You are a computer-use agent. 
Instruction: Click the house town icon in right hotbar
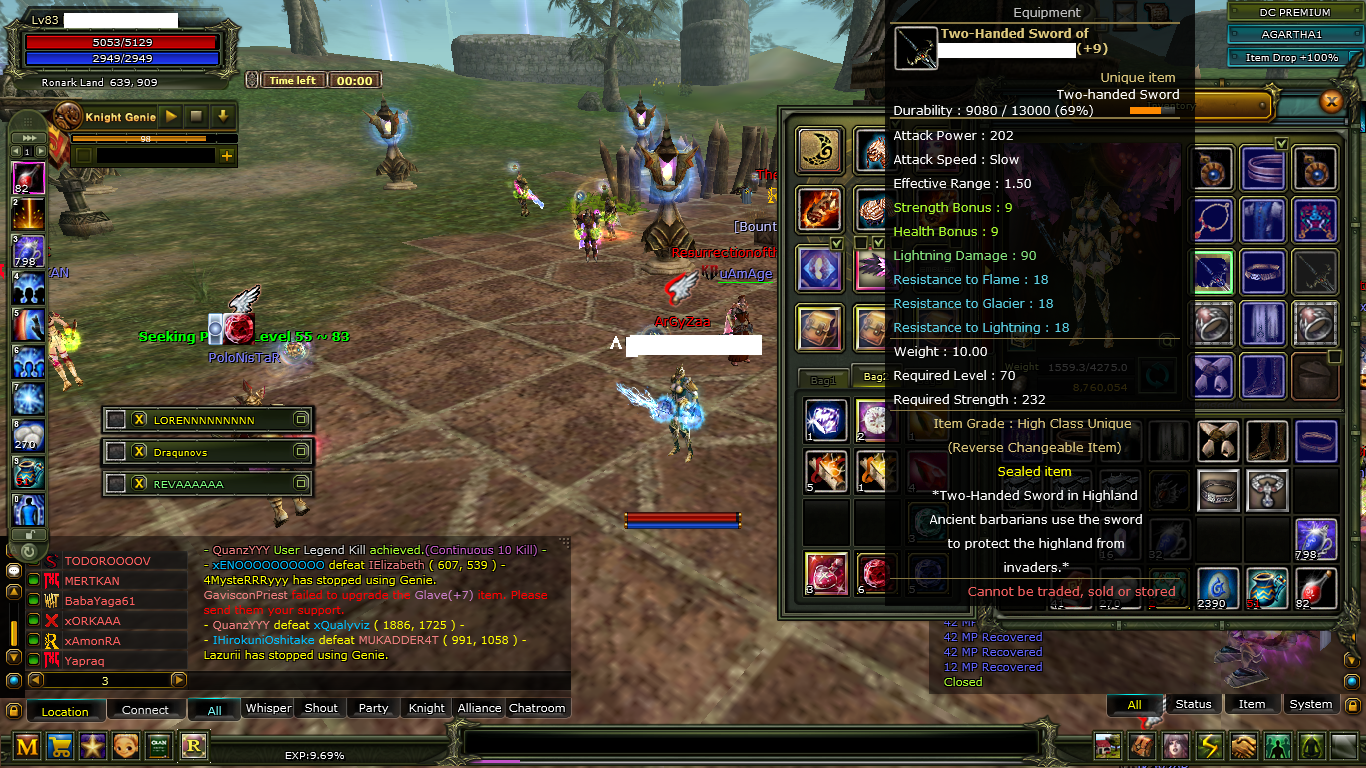(1106, 746)
